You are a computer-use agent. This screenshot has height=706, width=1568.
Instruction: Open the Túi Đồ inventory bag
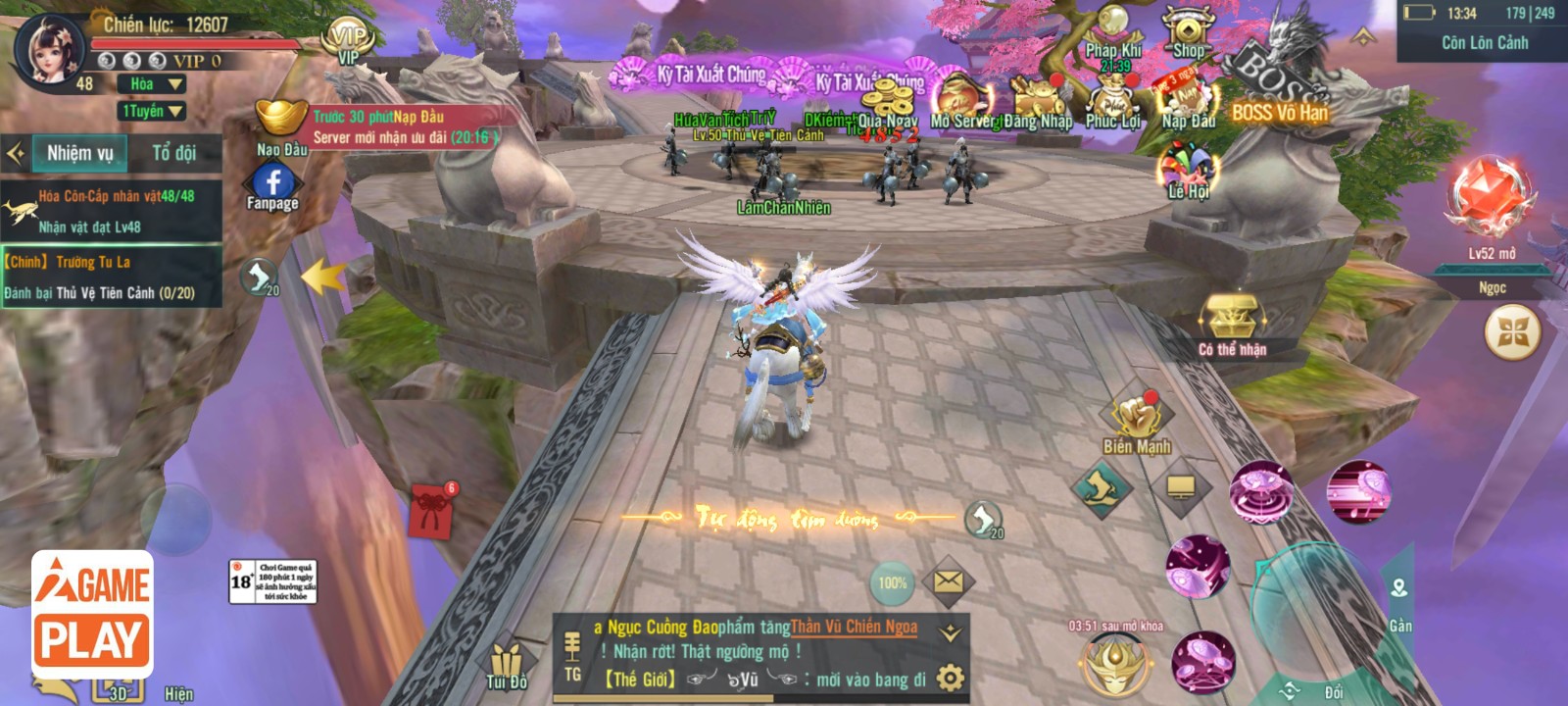[506, 666]
